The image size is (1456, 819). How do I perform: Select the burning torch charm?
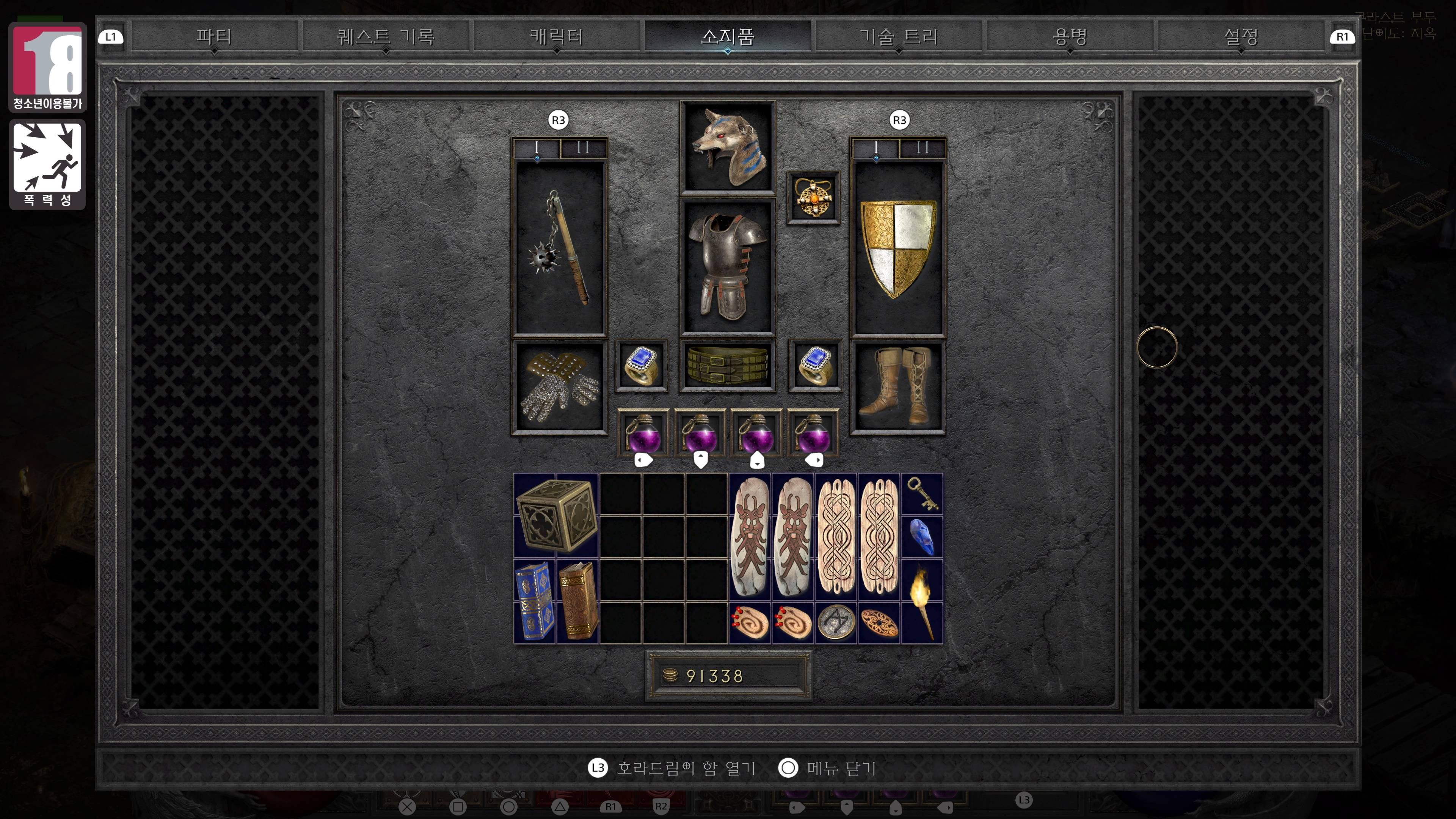[922, 601]
